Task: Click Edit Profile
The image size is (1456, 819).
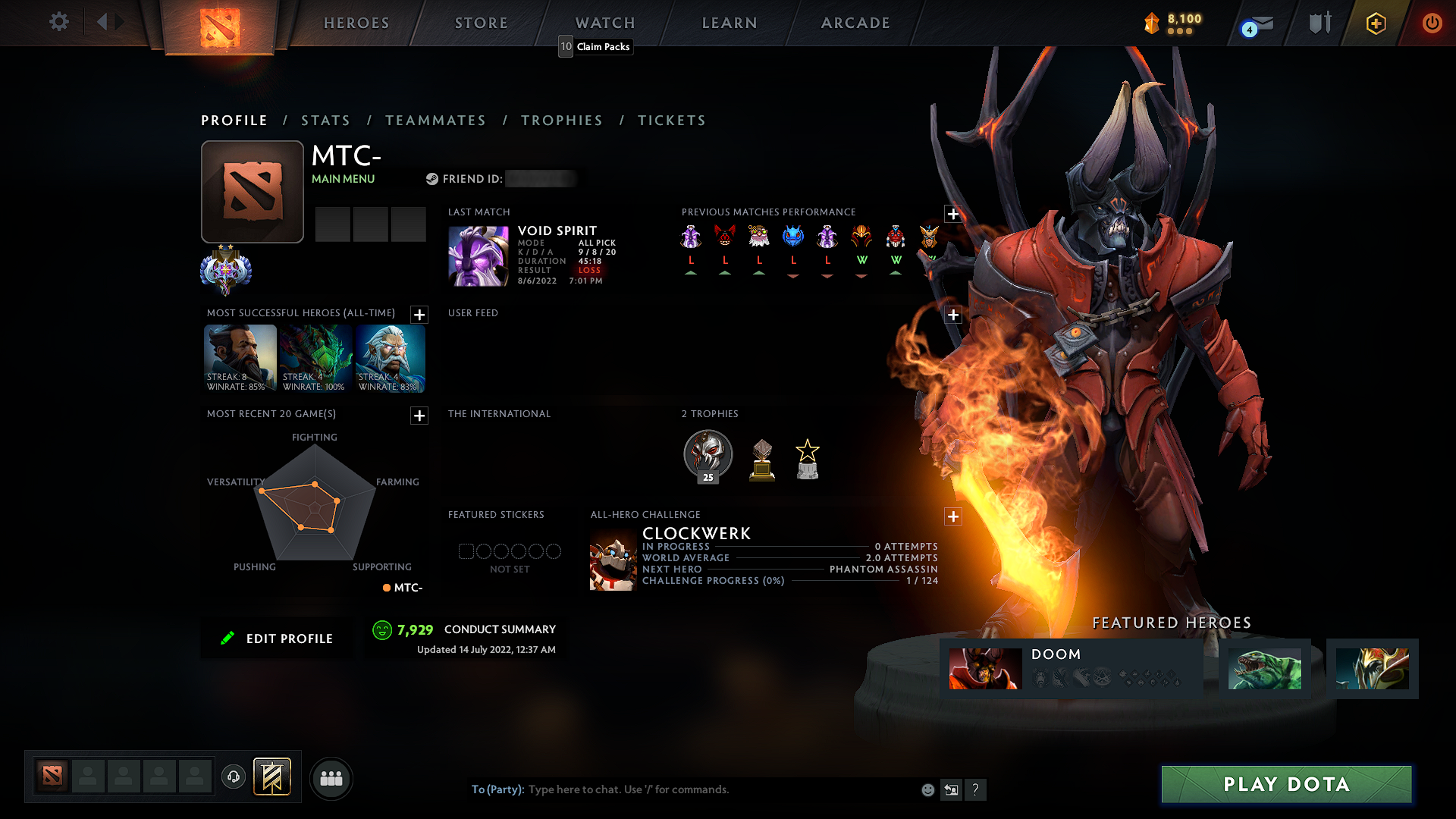Action: 278,638
